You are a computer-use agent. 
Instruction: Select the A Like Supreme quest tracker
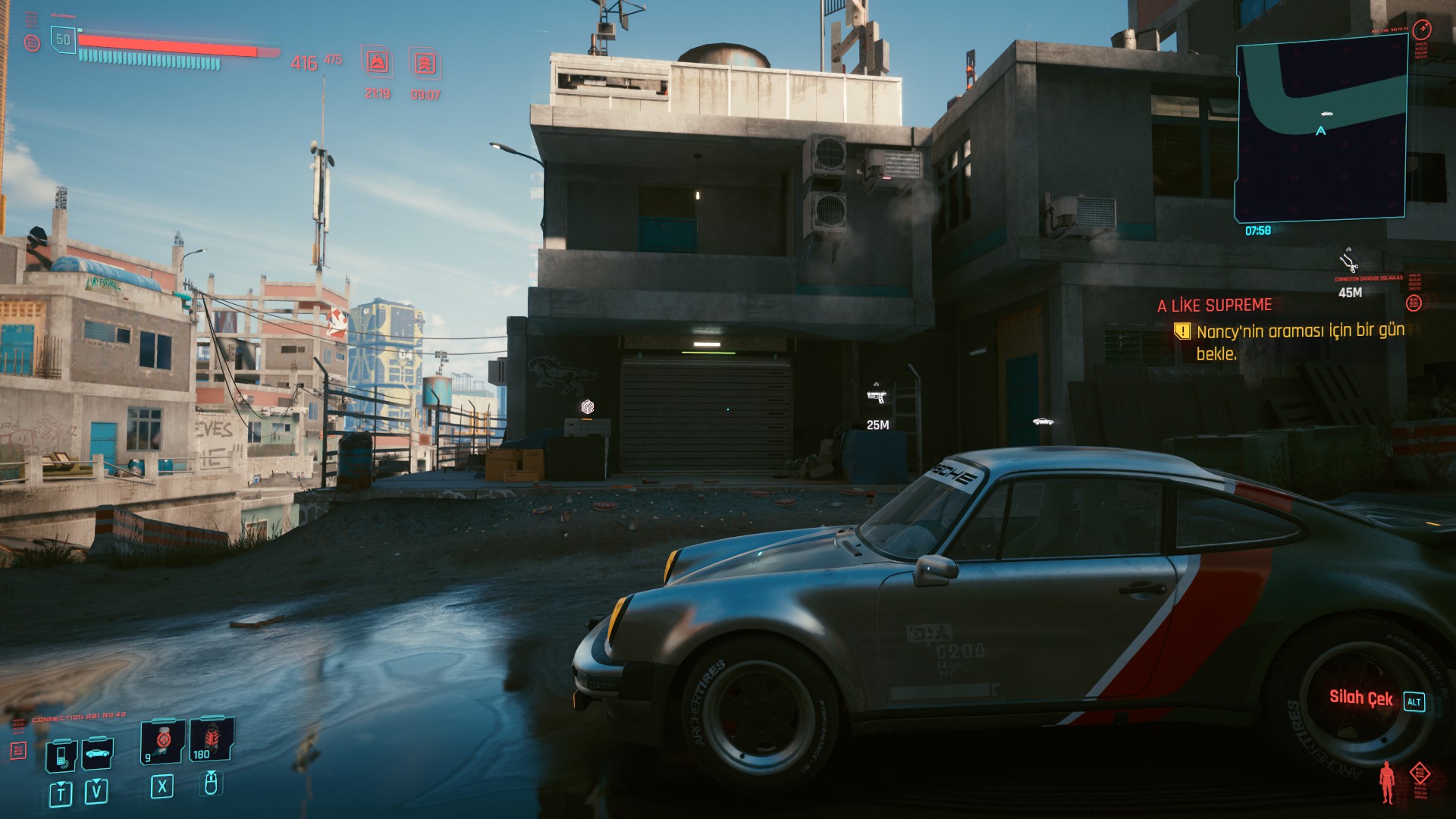click(x=1214, y=306)
